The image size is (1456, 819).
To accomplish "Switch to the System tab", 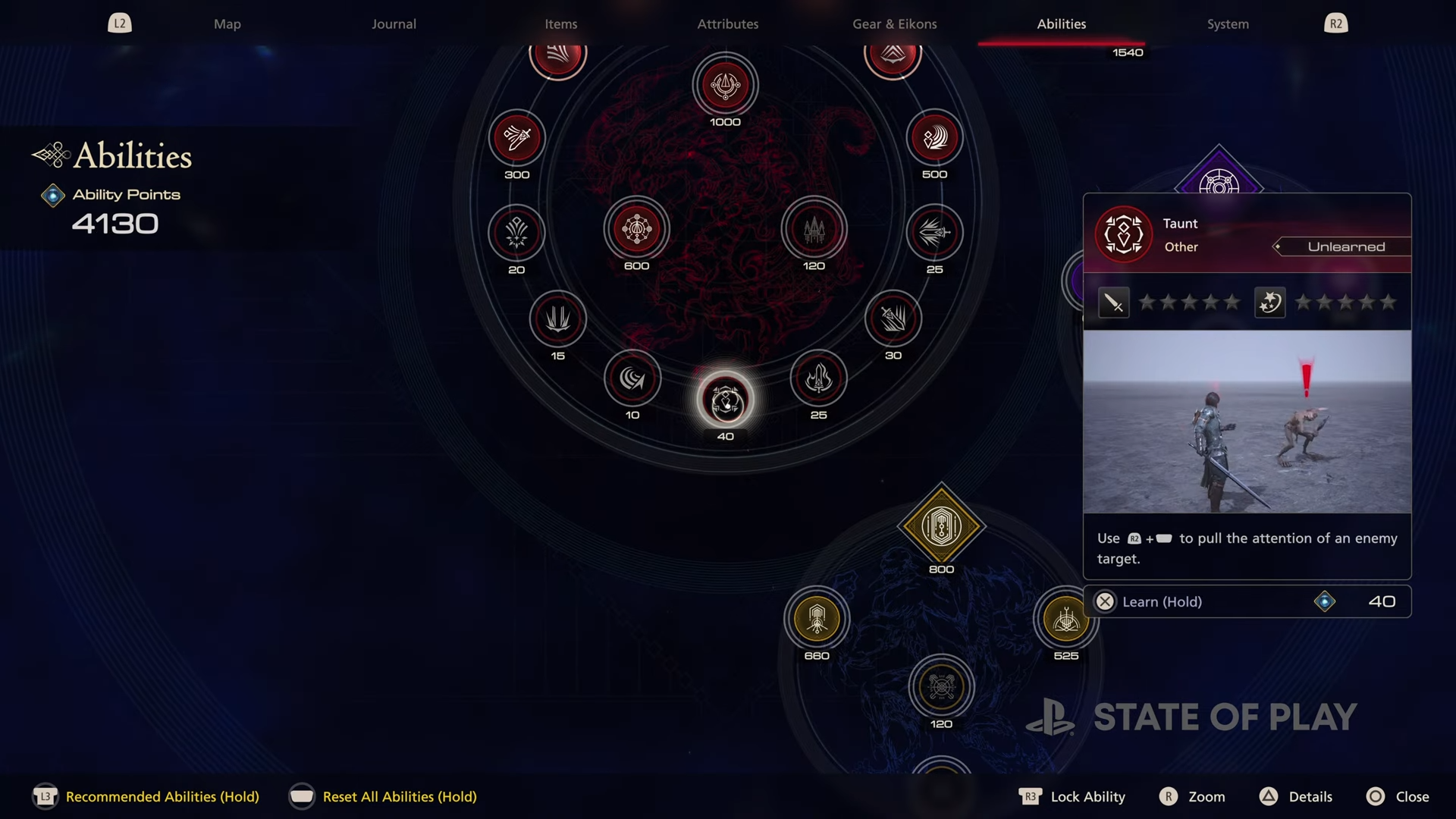I will 1227,24.
